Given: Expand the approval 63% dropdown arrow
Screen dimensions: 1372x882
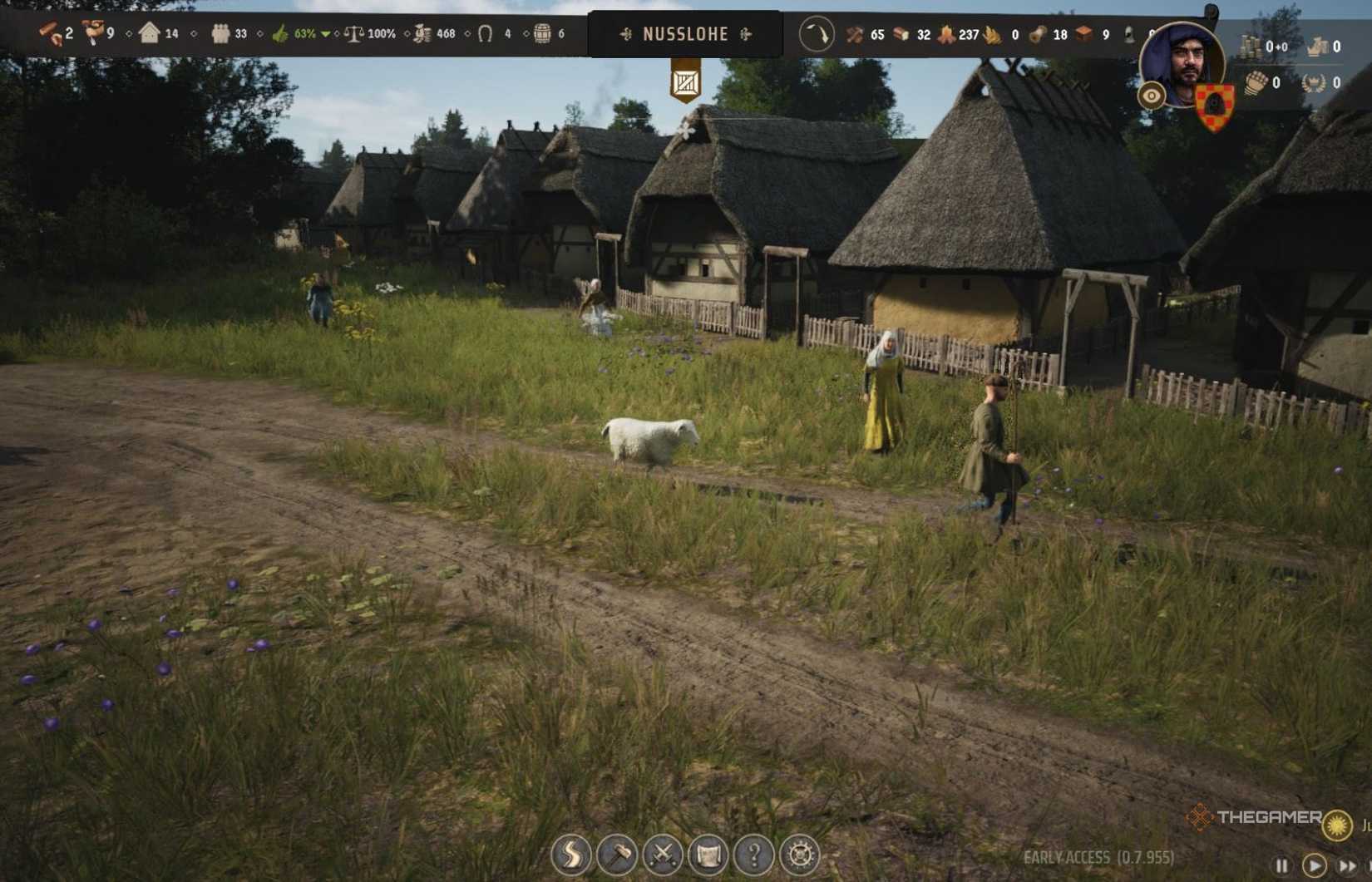Looking at the screenshot, I should point(326,35).
